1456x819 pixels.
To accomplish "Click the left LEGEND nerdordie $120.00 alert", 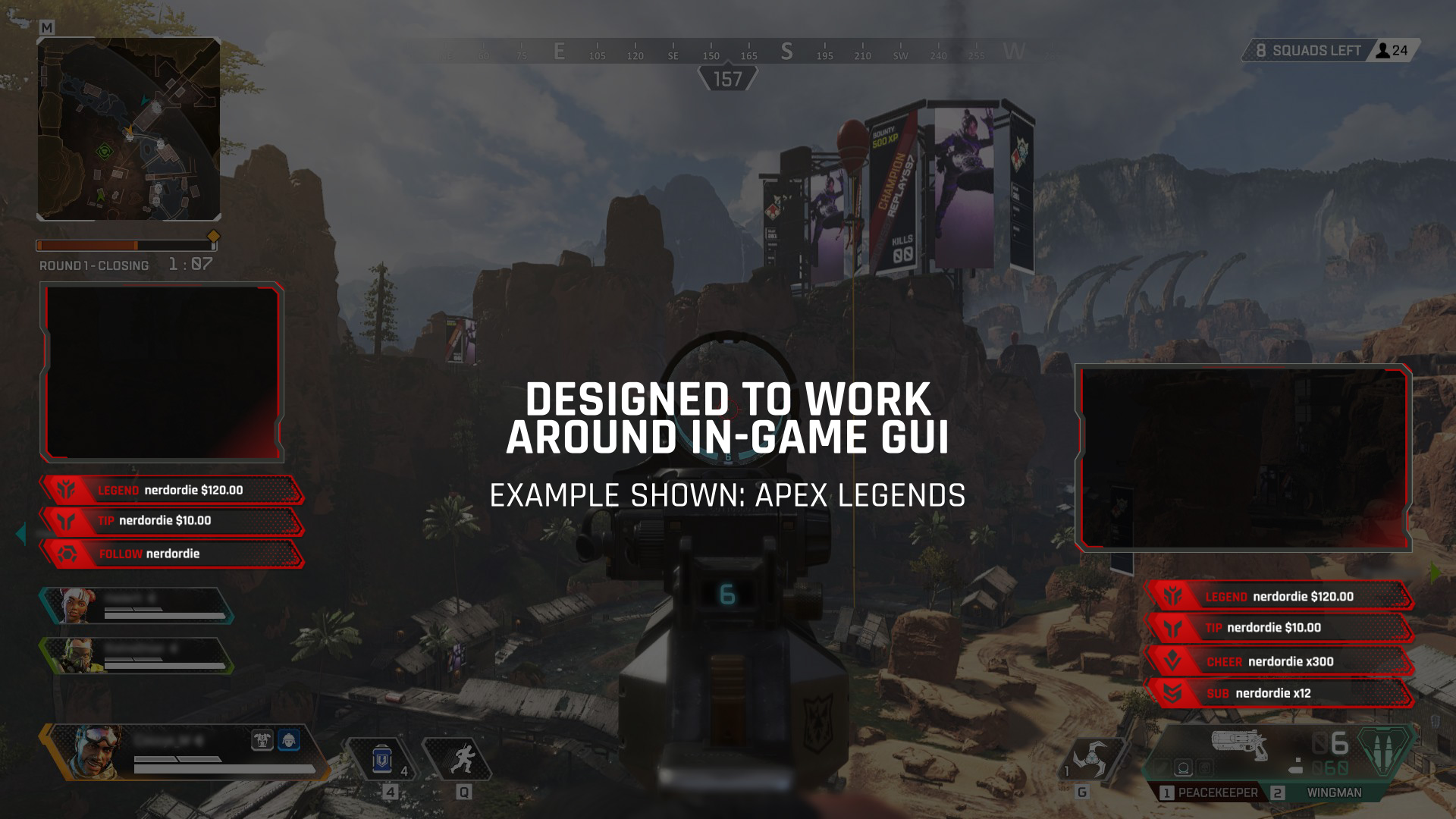I will (x=172, y=491).
